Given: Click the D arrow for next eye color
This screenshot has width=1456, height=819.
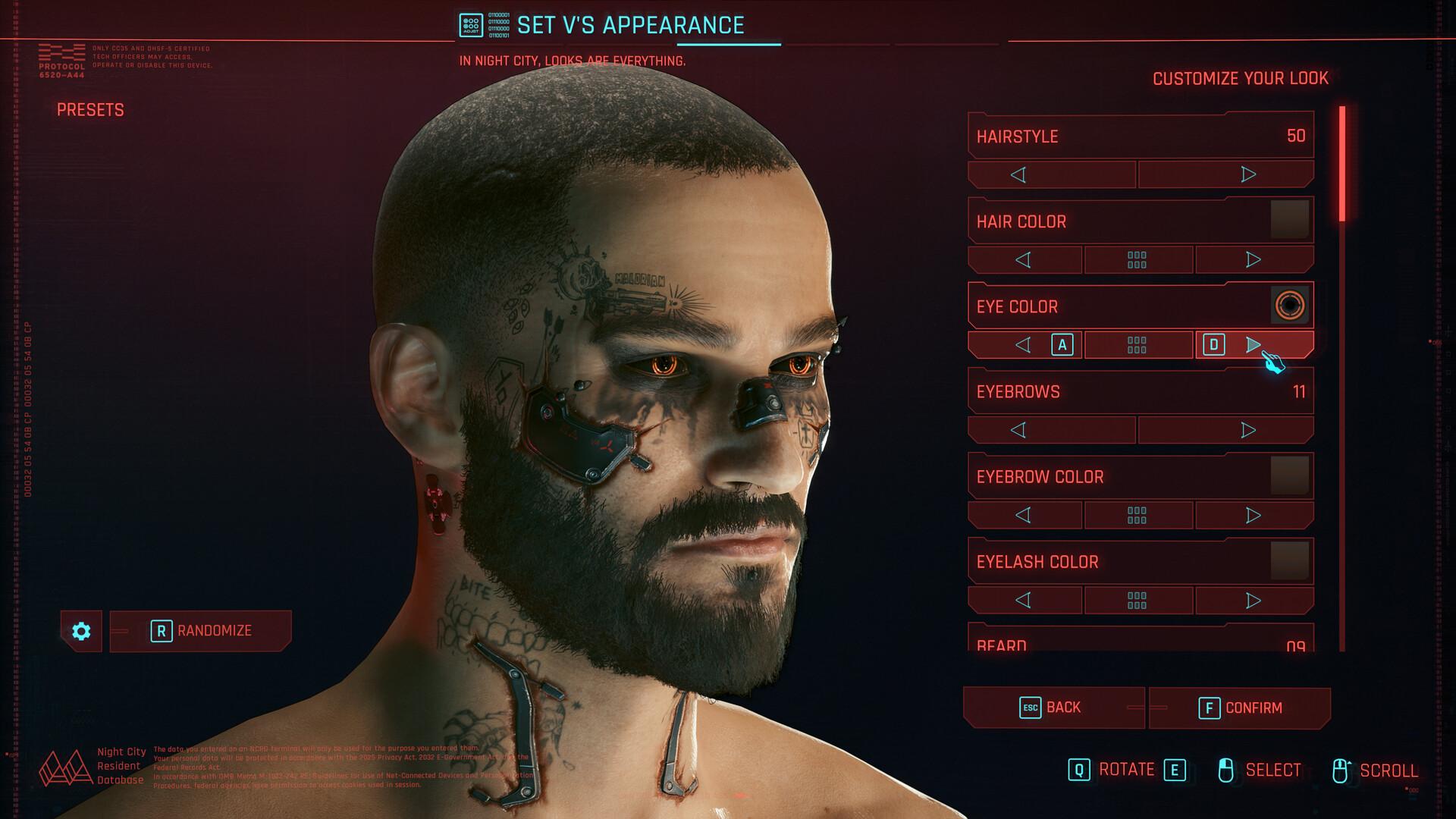Looking at the screenshot, I should point(1253,344).
